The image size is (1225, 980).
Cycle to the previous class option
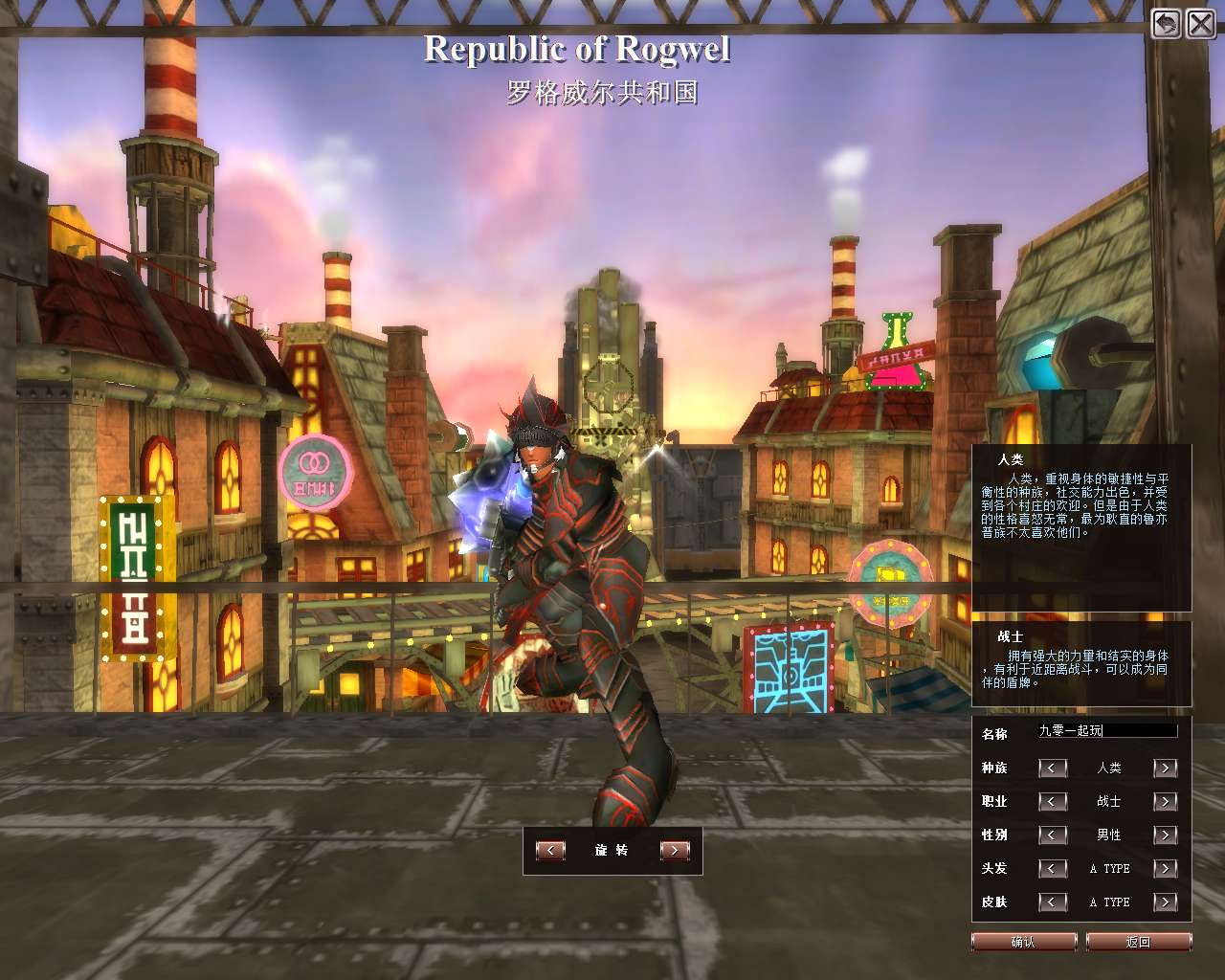(1053, 801)
